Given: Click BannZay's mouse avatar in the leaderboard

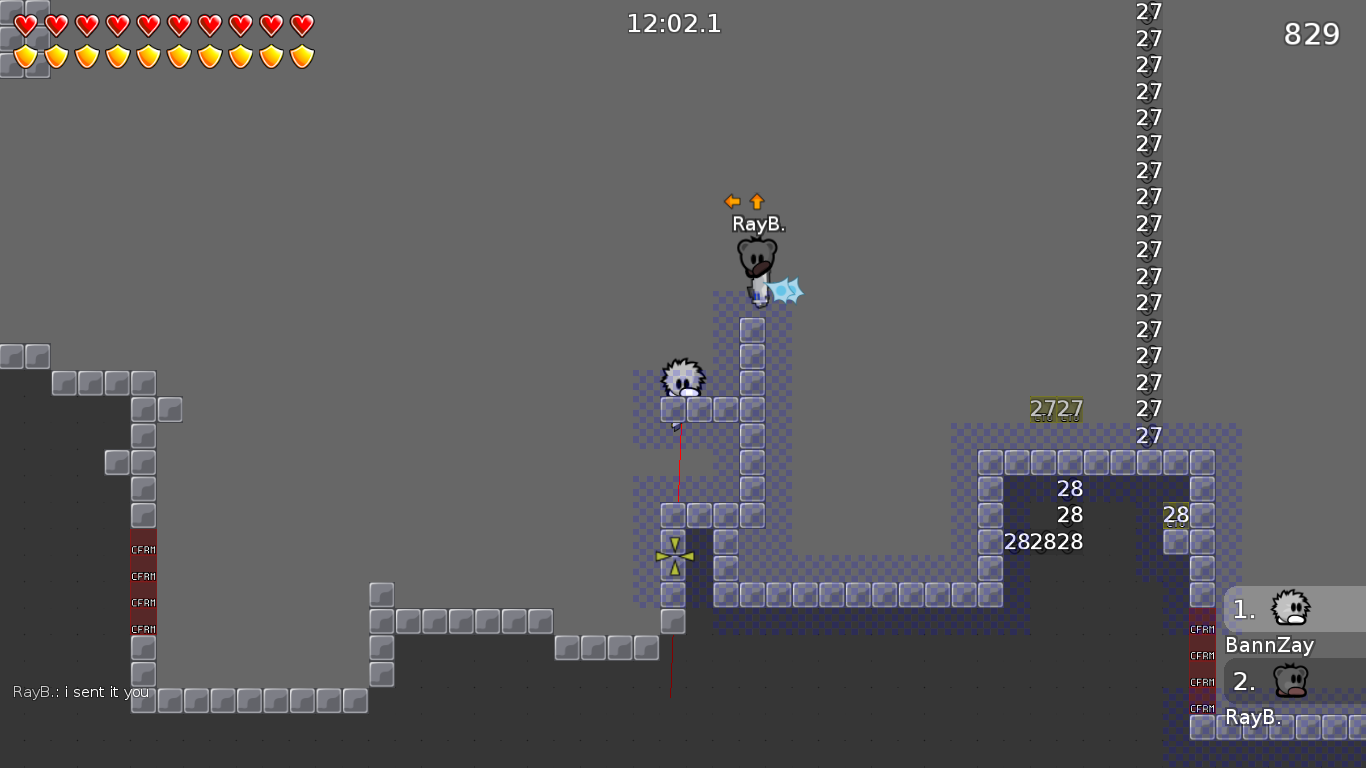Looking at the screenshot, I should click(1290, 608).
